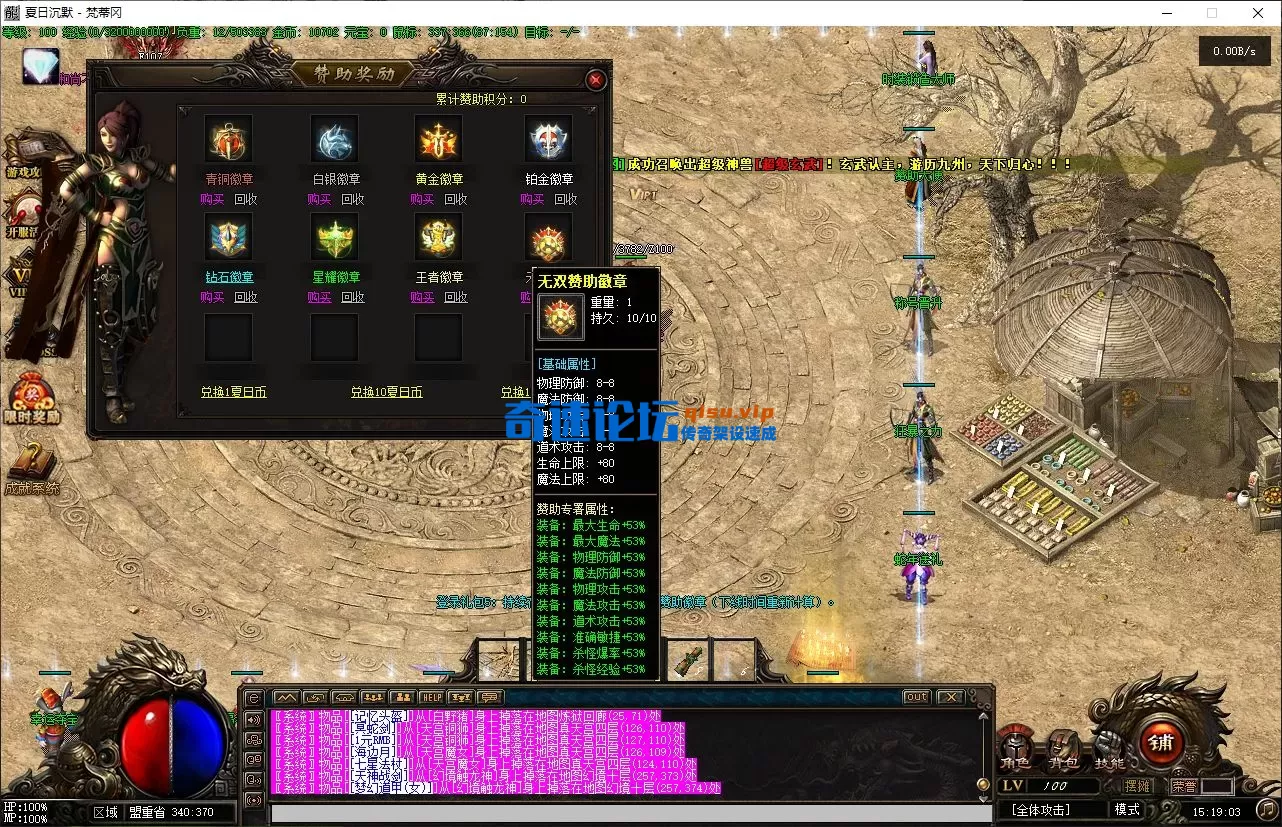Click the music note icon near the clock
Screen dimensions: 1282x827
1266,809
